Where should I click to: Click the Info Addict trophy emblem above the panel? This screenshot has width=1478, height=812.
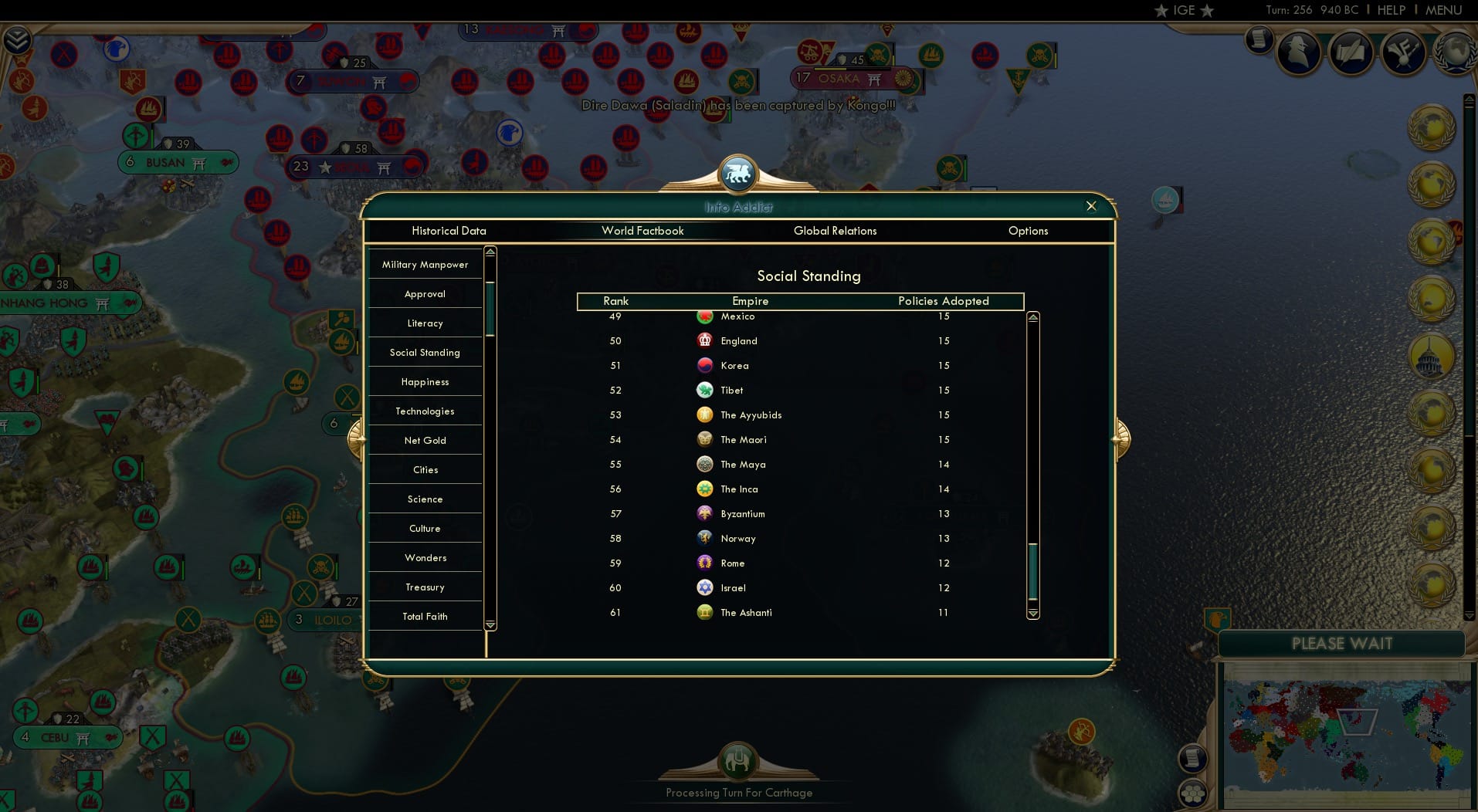pos(739,173)
